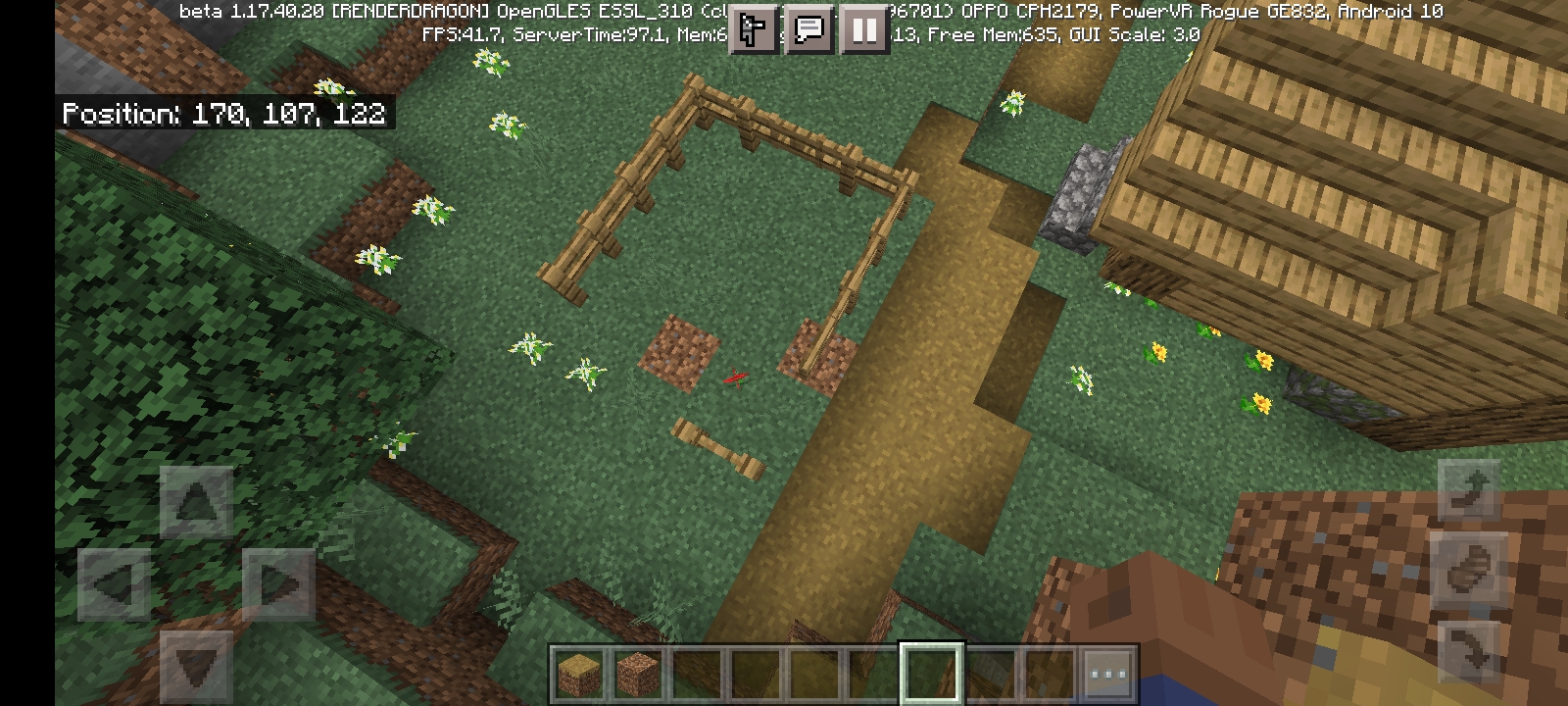Open the emote menu button

pos(753,30)
